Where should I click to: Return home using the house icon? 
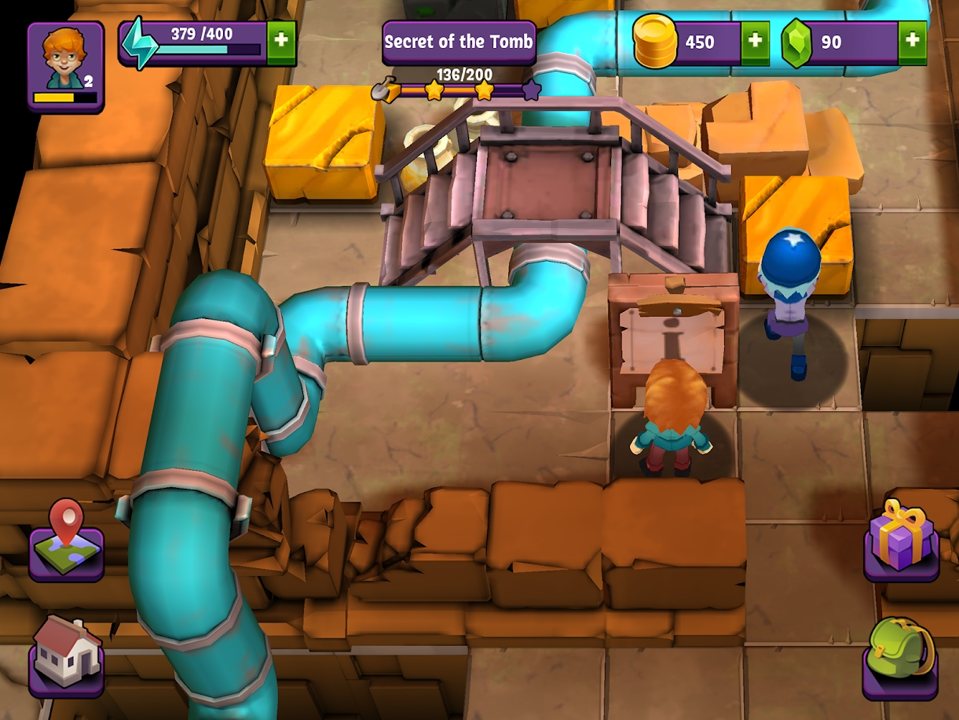66,655
